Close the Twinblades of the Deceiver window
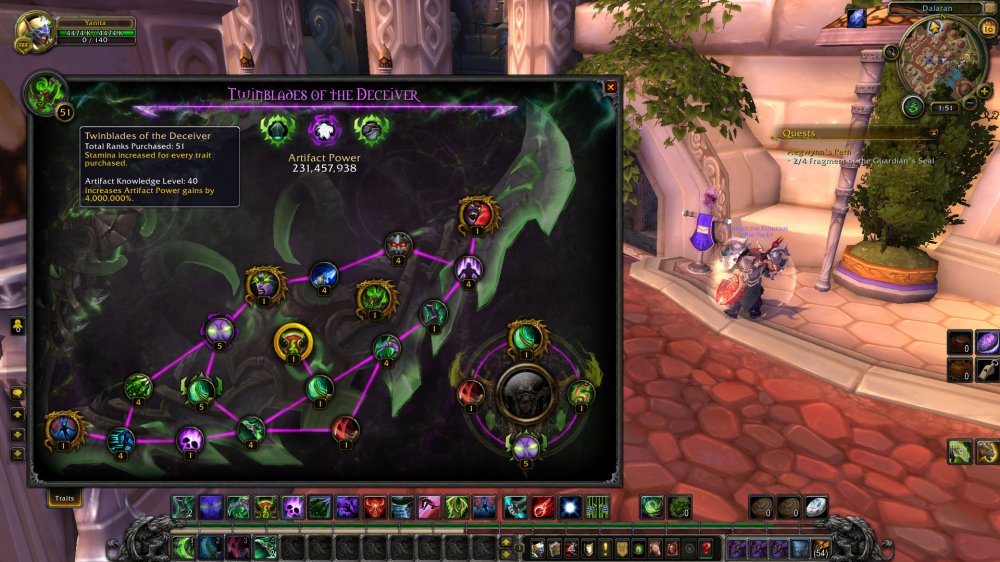Screen dimensions: 1000x562 click(610, 87)
